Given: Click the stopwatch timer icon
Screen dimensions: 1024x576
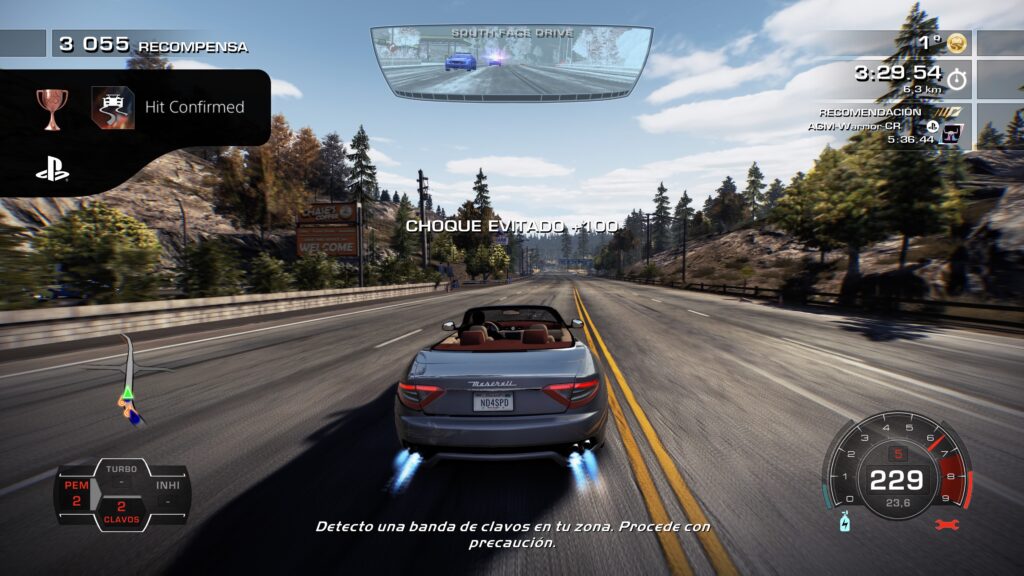Looking at the screenshot, I should click(957, 76).
